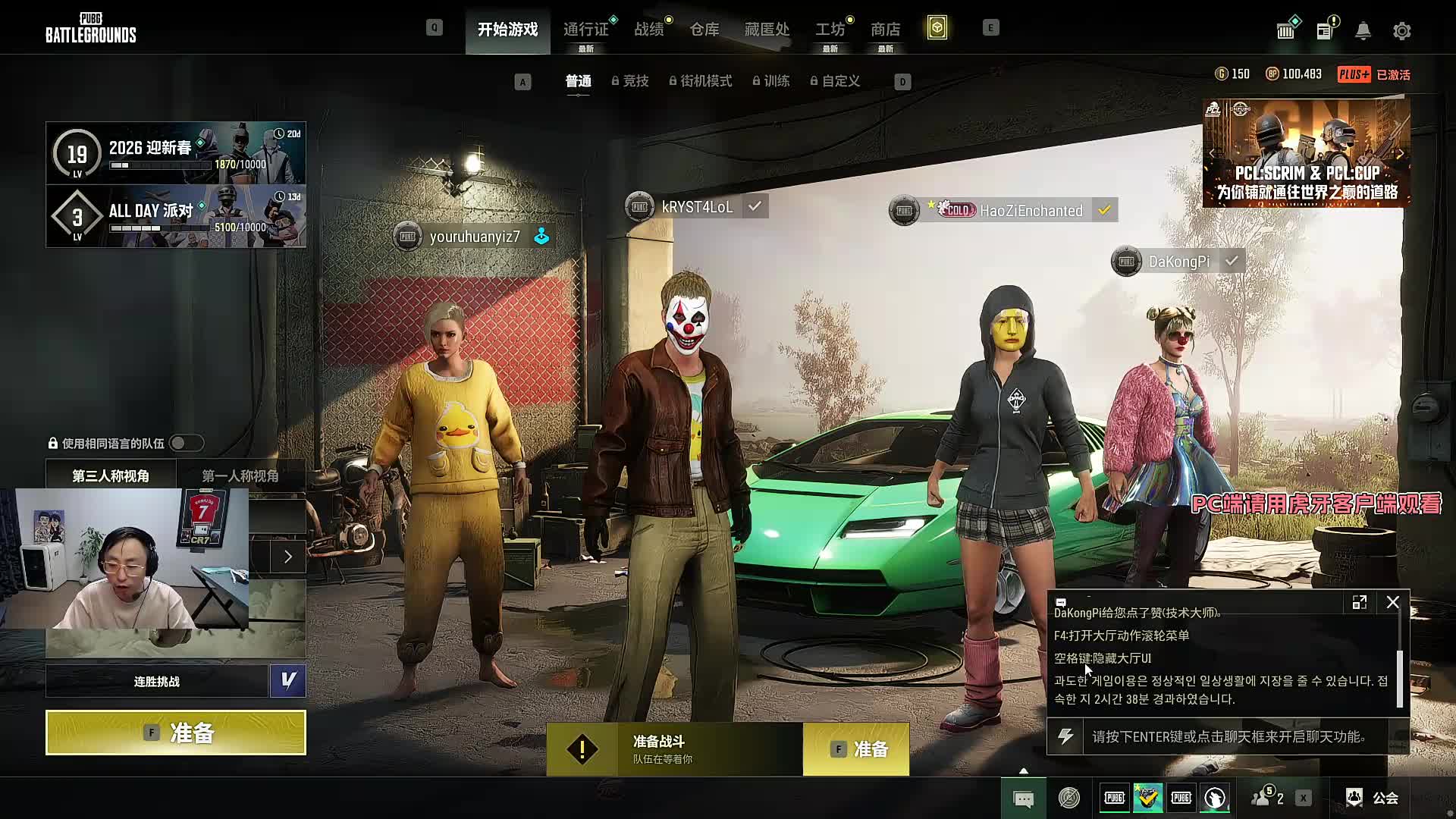View the PCL SCRIM & PCL CUP banner
This screenshot has width=1456, height=819.
click(1306, 154)
